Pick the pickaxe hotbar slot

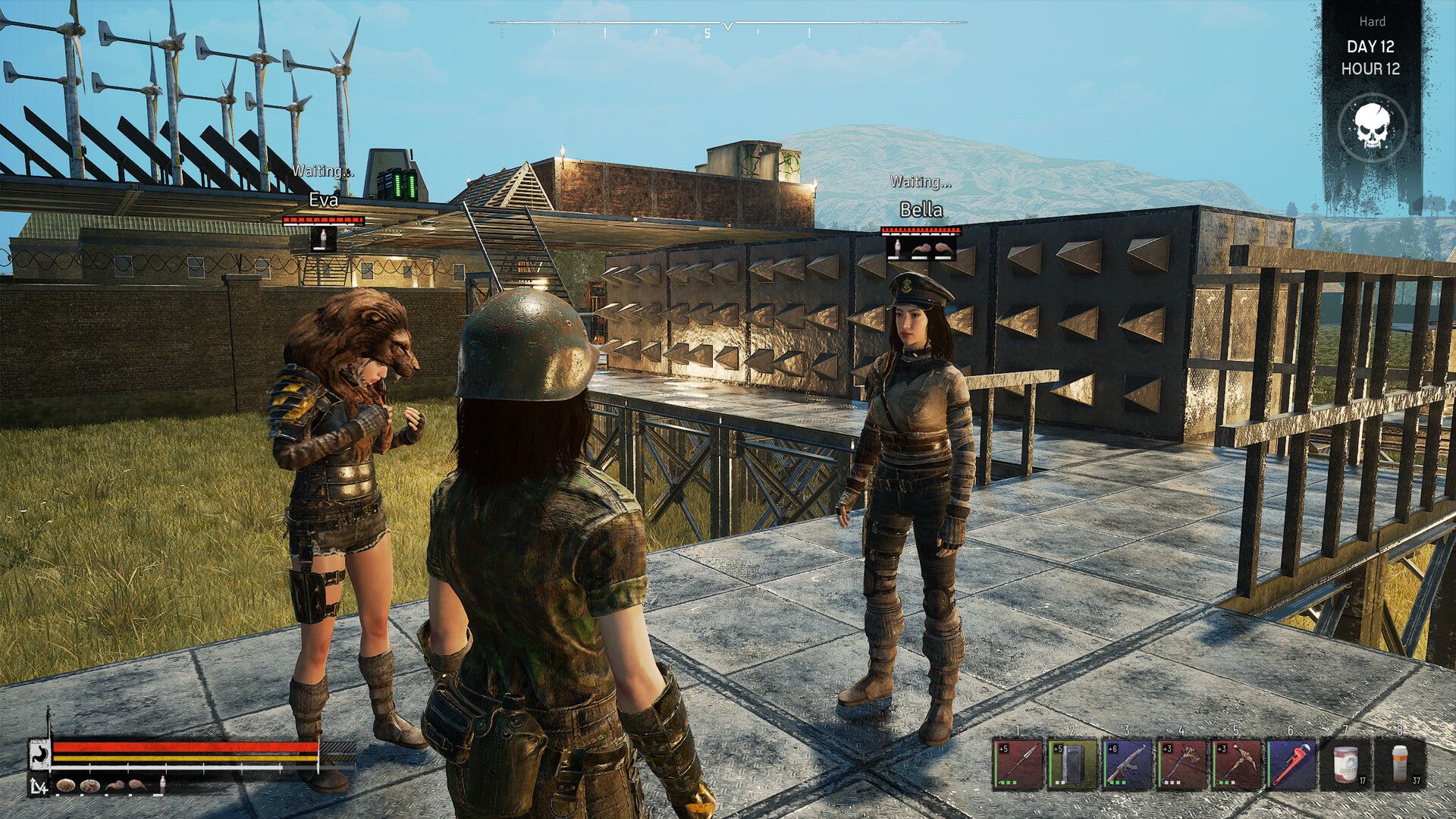click(x=1235, y=764)
